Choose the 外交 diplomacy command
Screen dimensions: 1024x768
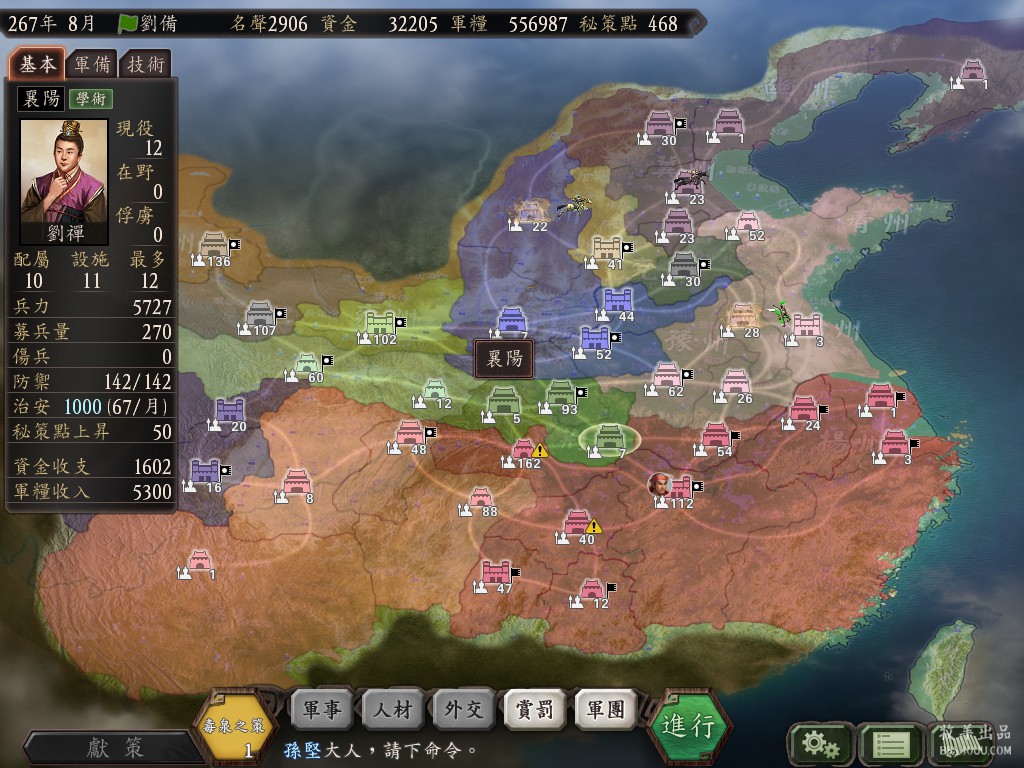click(463, 709)
